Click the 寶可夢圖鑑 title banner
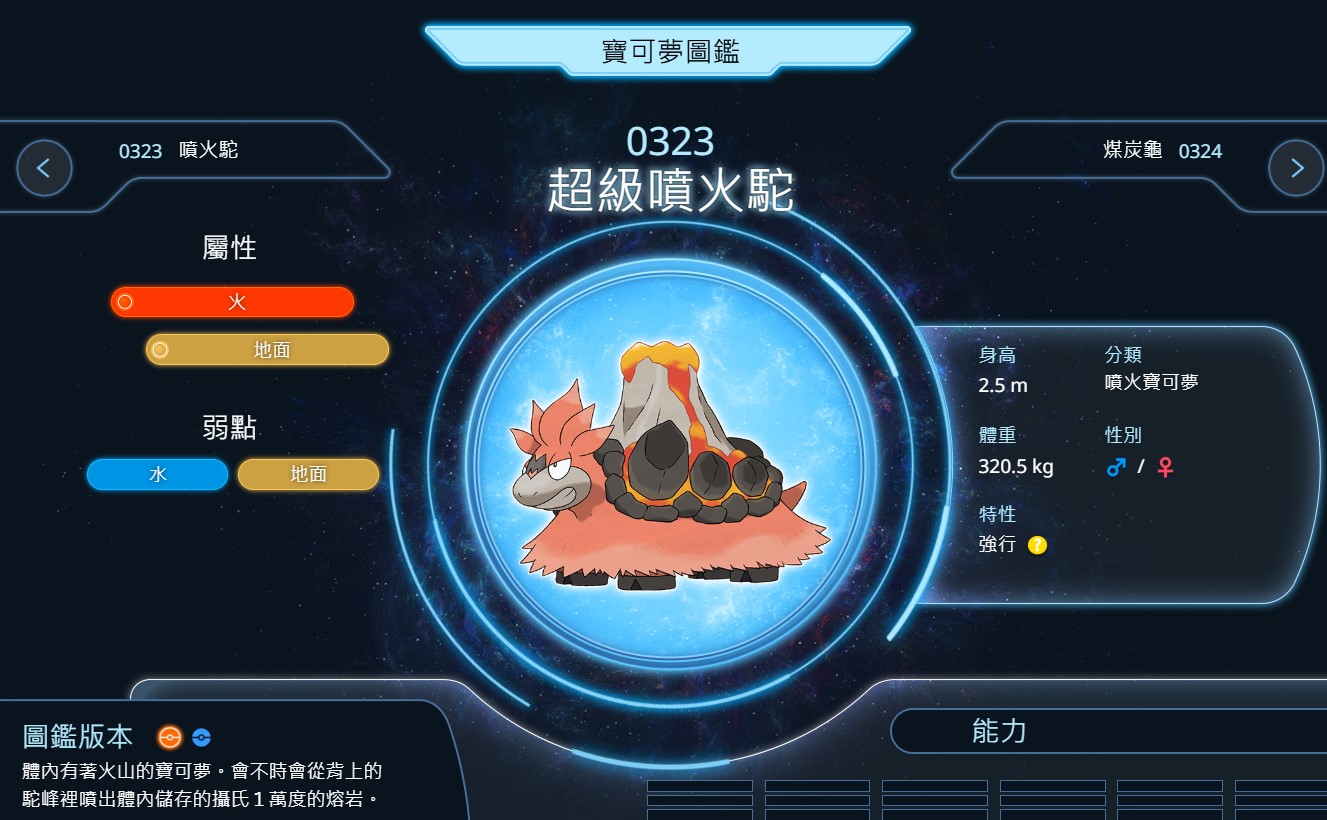 click(x=668, y=51)
